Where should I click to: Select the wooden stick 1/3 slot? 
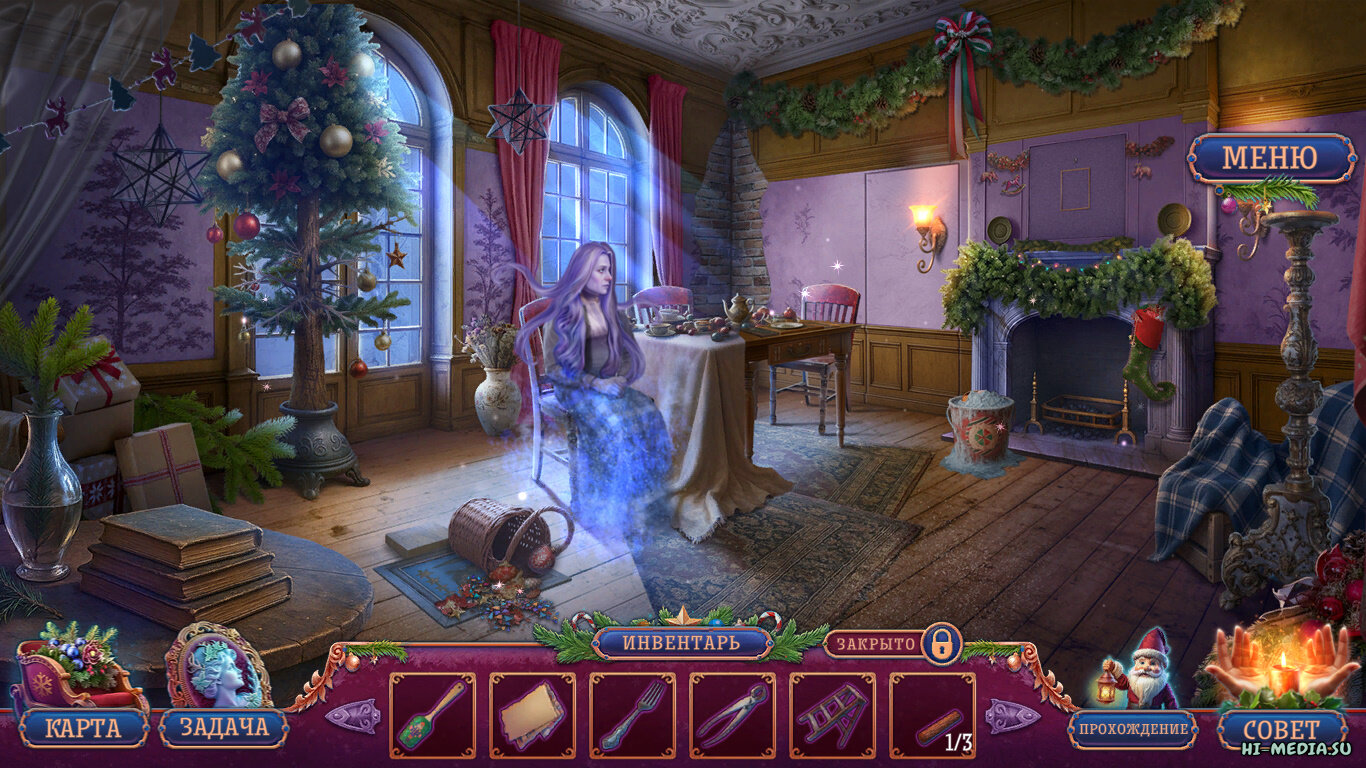[932, 715]
